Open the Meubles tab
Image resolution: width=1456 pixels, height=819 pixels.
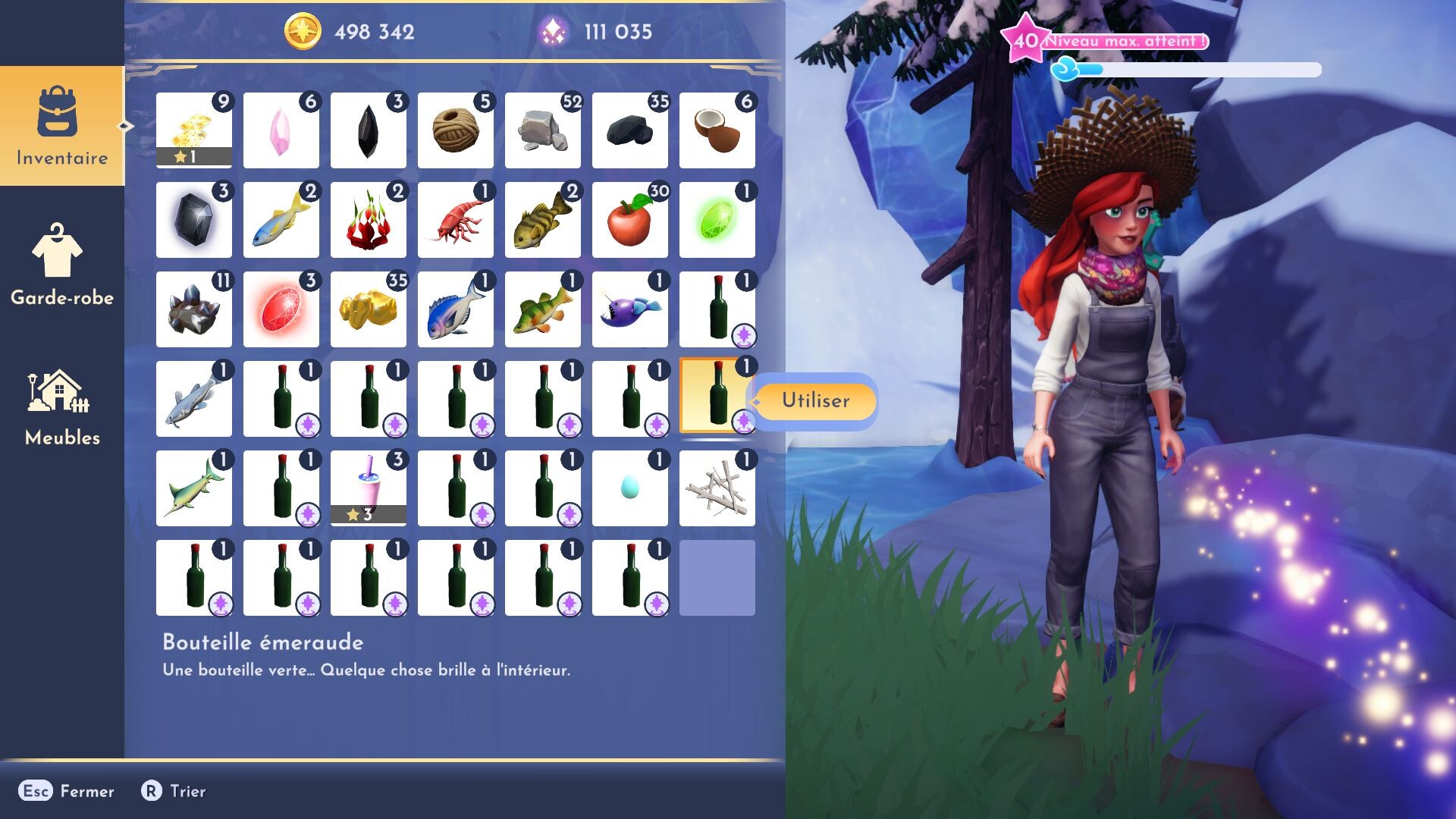62,406
